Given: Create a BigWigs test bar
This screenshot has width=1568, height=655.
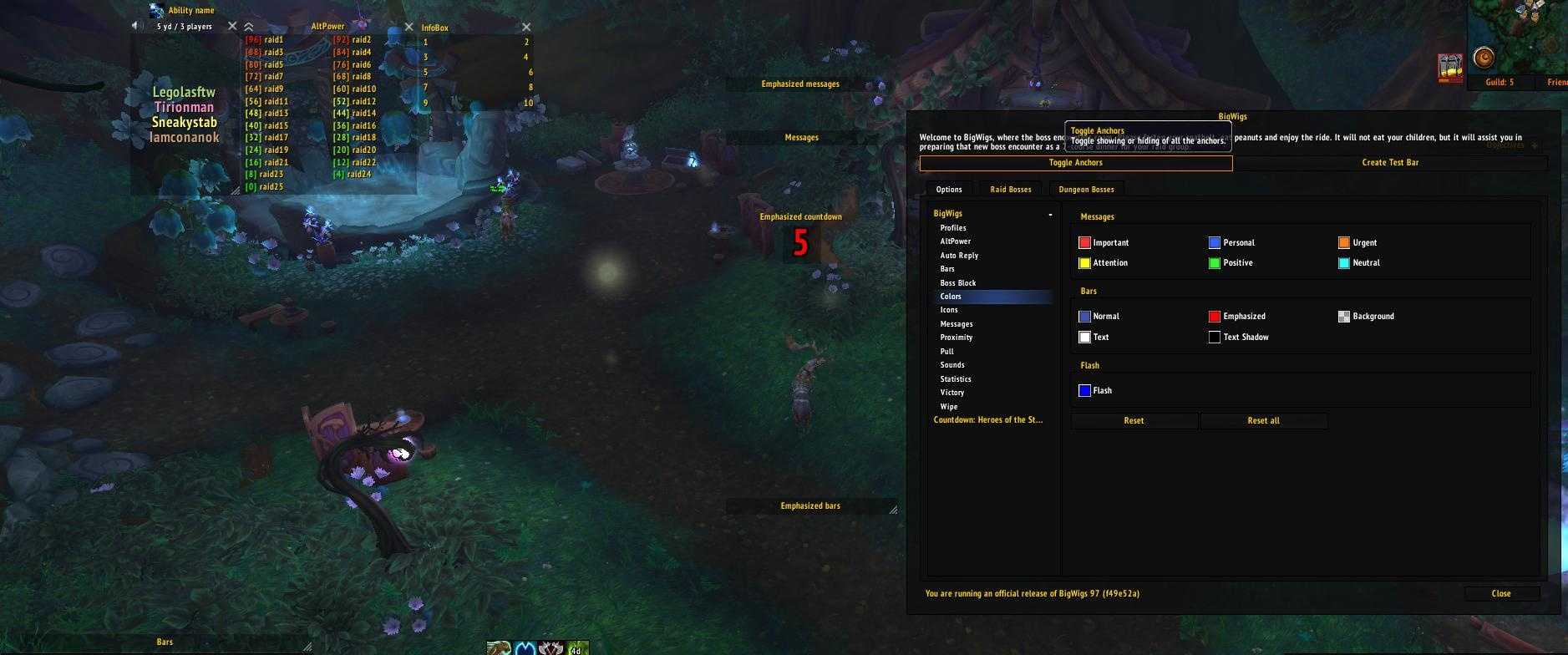Looking at the screenshot, I should tap(1389, 163).
